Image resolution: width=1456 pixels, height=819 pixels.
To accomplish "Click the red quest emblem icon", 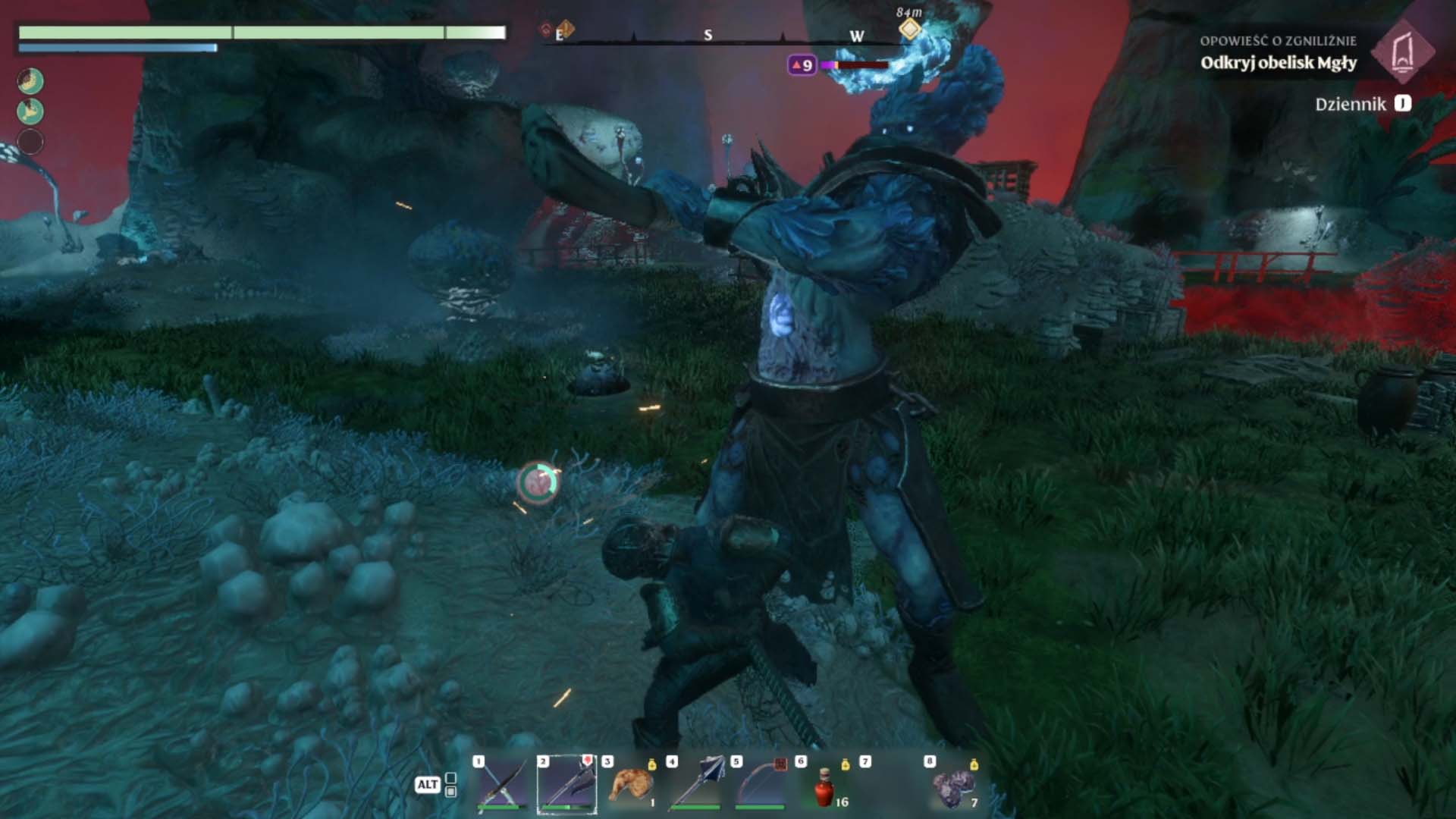I will pos(1402,52).
